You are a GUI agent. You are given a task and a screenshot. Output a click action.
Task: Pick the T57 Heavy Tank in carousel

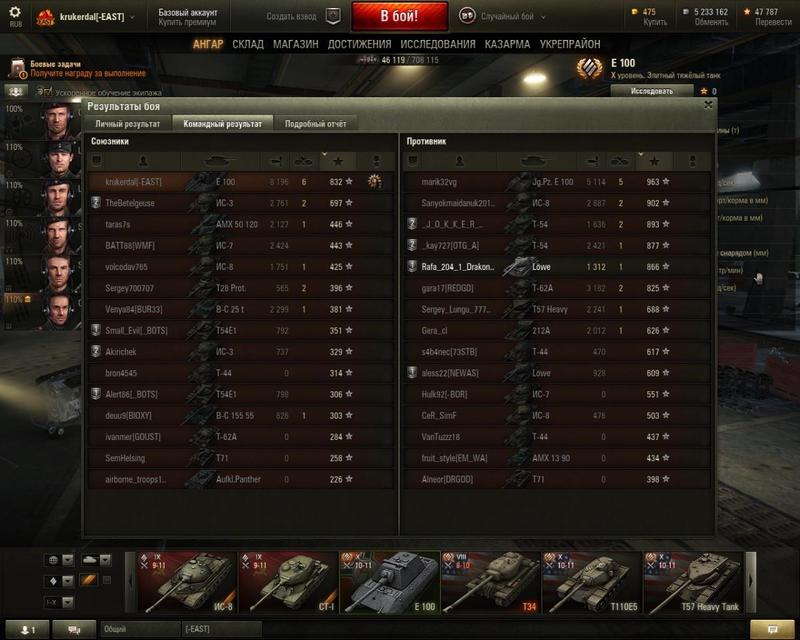690,581
